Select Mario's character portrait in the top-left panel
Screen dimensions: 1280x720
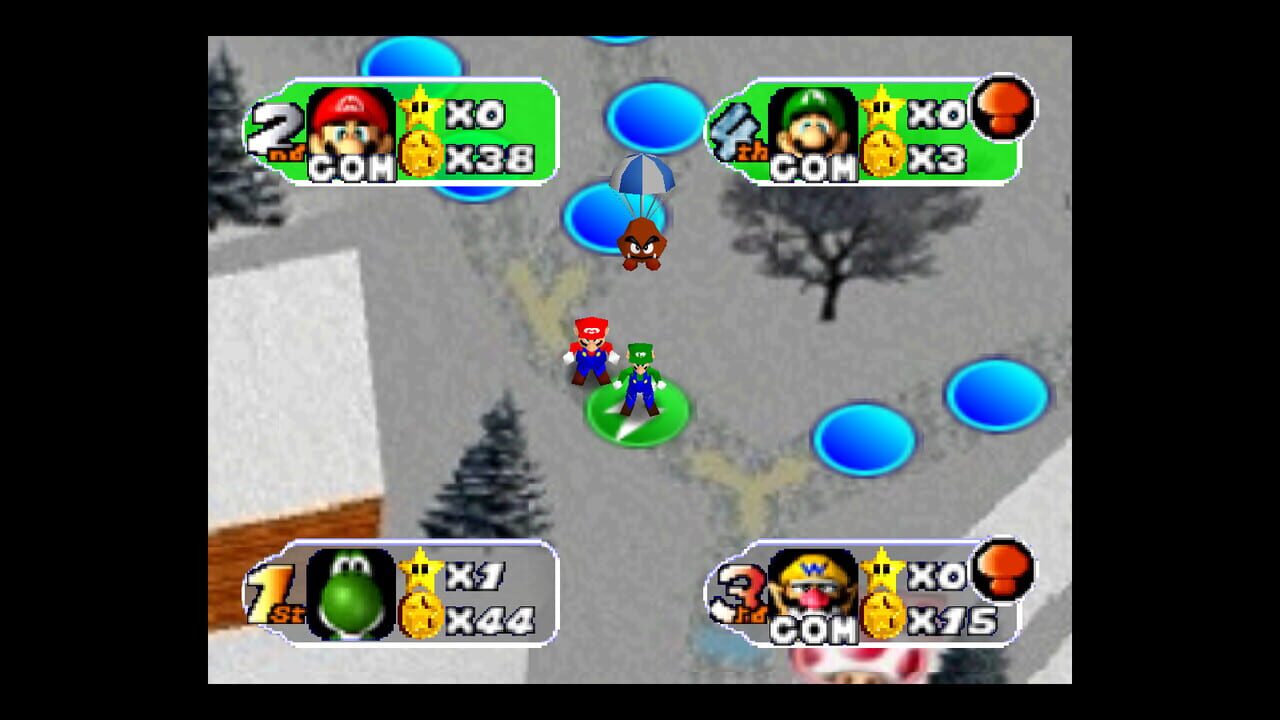347,120
